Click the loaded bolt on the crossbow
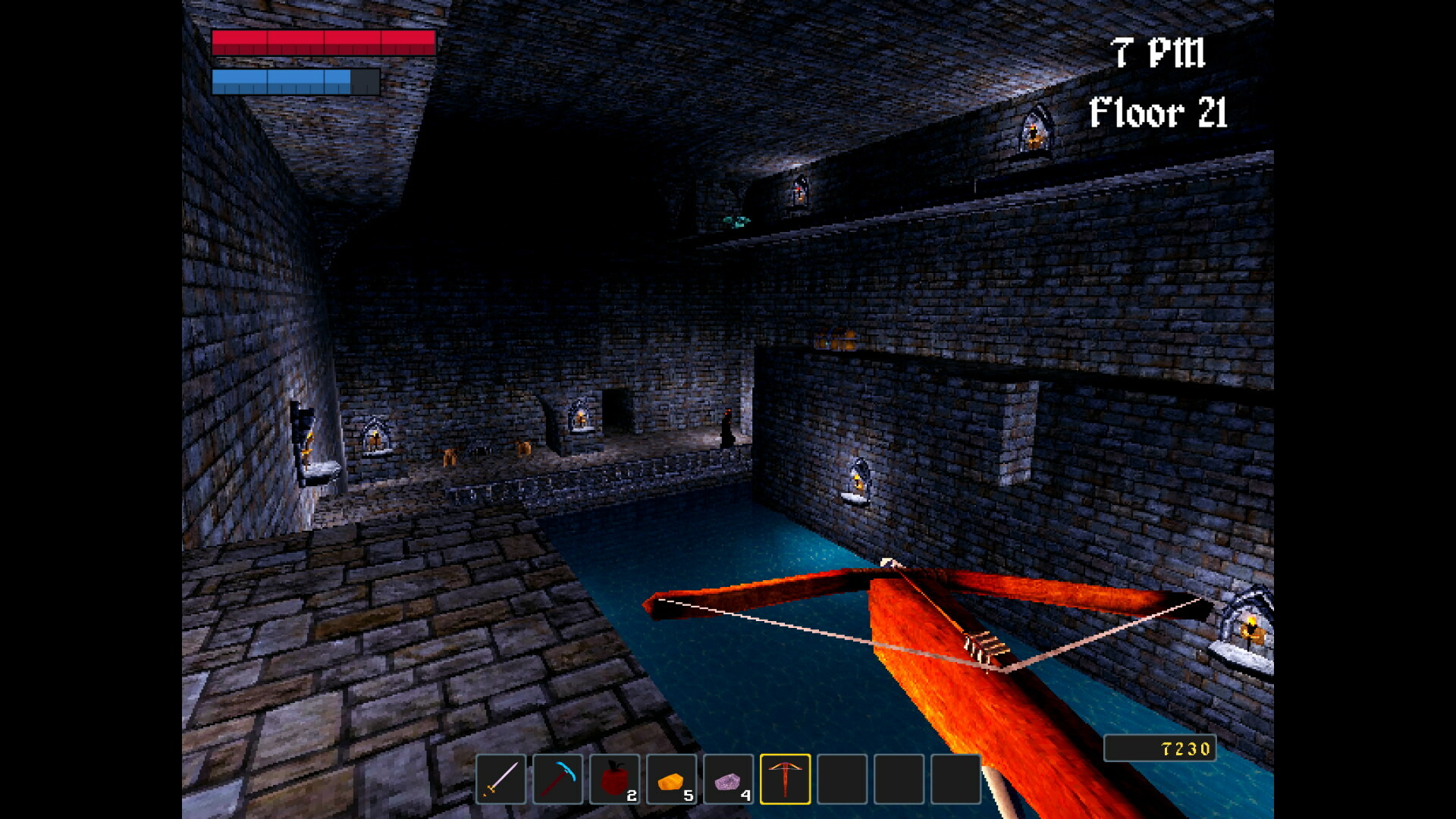This screenshot has width=1456, height=819. (x=982, y=648)
